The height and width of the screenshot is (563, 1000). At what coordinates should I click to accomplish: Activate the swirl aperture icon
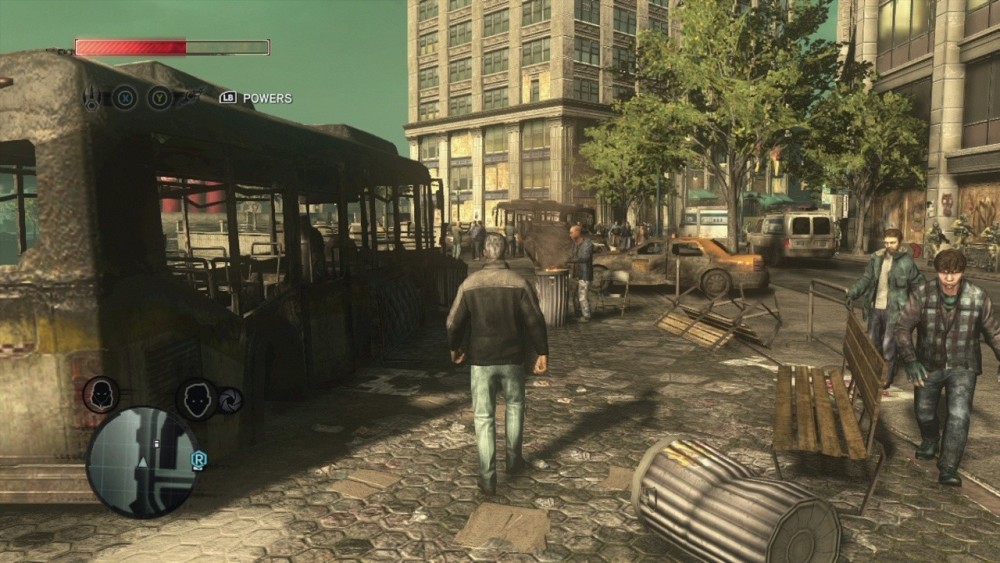(x=230, y=399)
